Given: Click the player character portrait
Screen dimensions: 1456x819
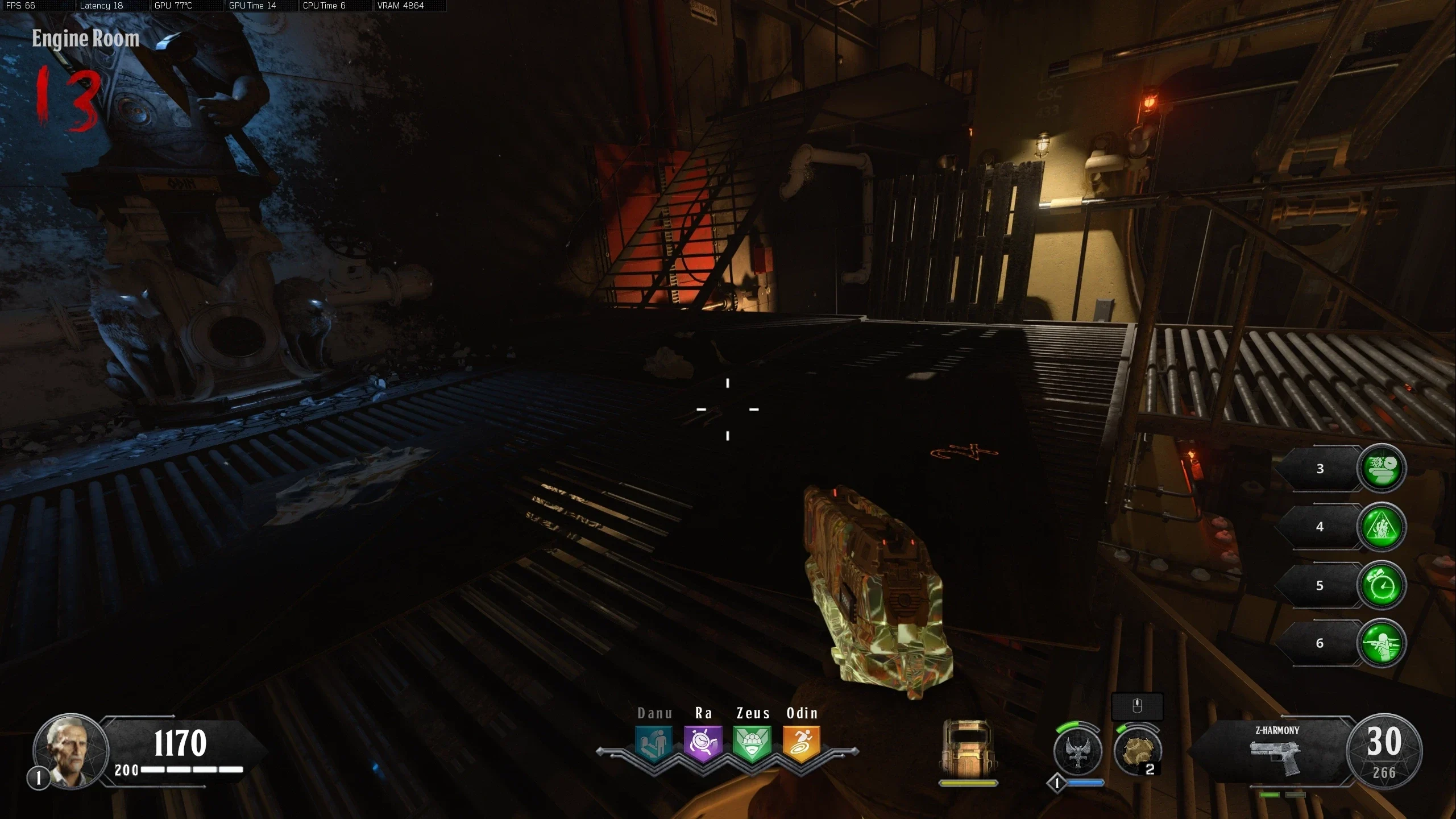Looking at the screenshot, I should 70,751.
